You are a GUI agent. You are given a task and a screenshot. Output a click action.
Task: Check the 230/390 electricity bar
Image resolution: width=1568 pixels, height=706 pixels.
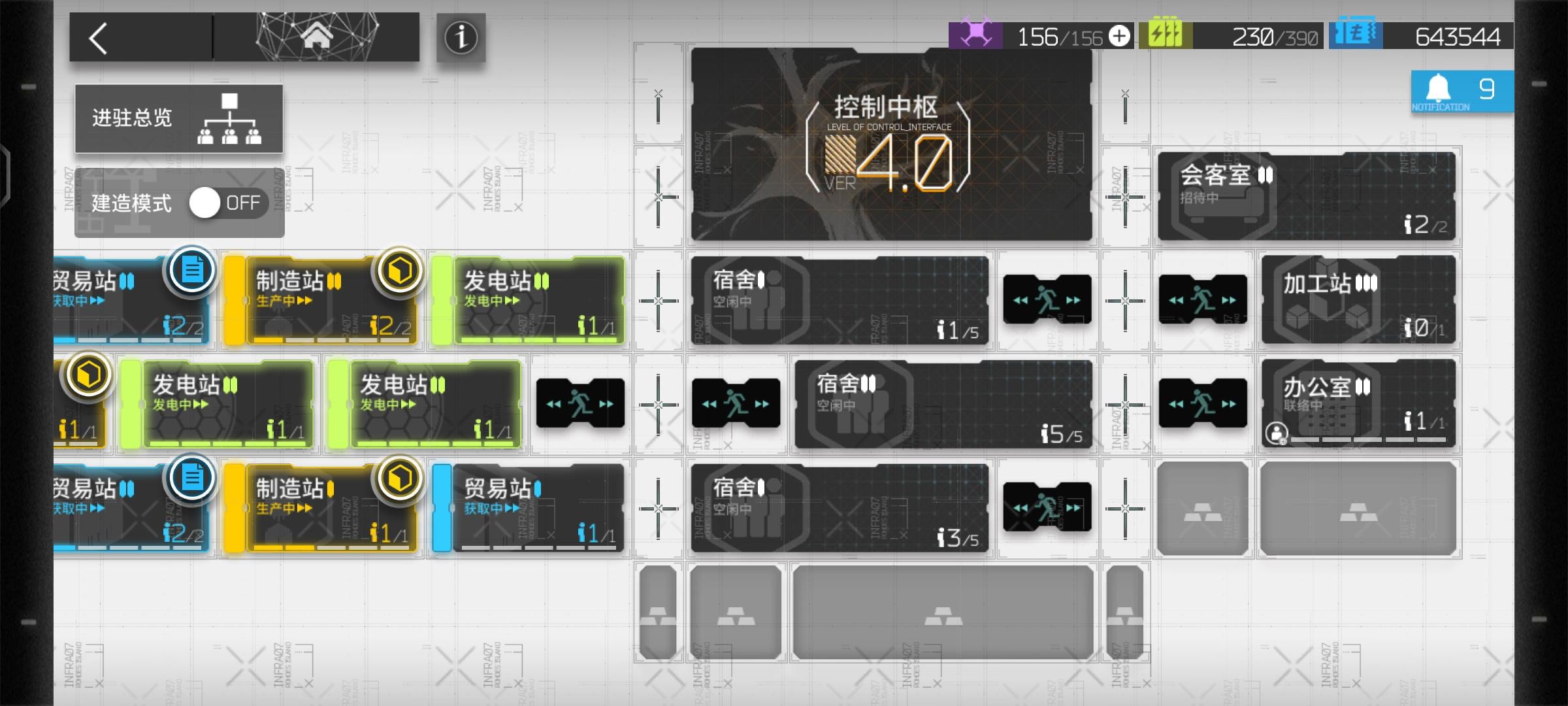point(1261,37)
